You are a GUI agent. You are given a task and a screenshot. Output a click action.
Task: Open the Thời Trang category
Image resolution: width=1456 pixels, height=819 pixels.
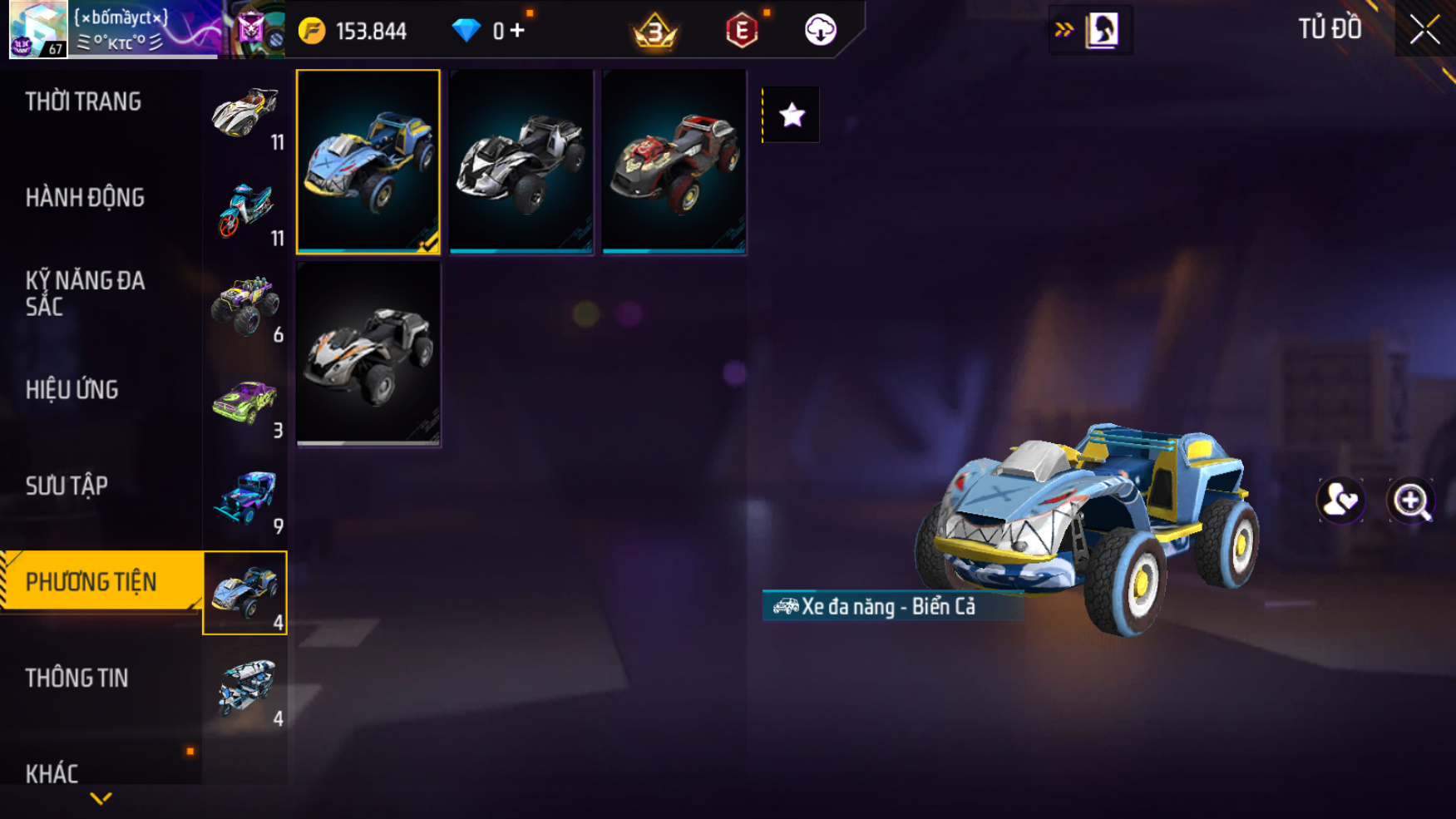pyautogui.click(x=83, y=101)
